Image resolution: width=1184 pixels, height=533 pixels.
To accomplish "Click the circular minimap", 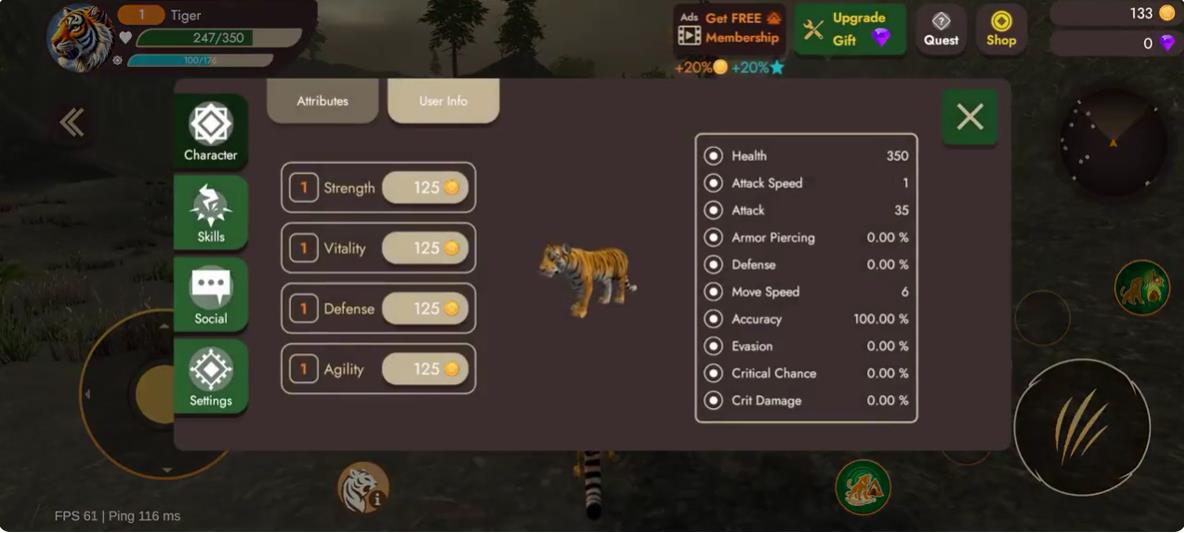I will click(1113, 143).
